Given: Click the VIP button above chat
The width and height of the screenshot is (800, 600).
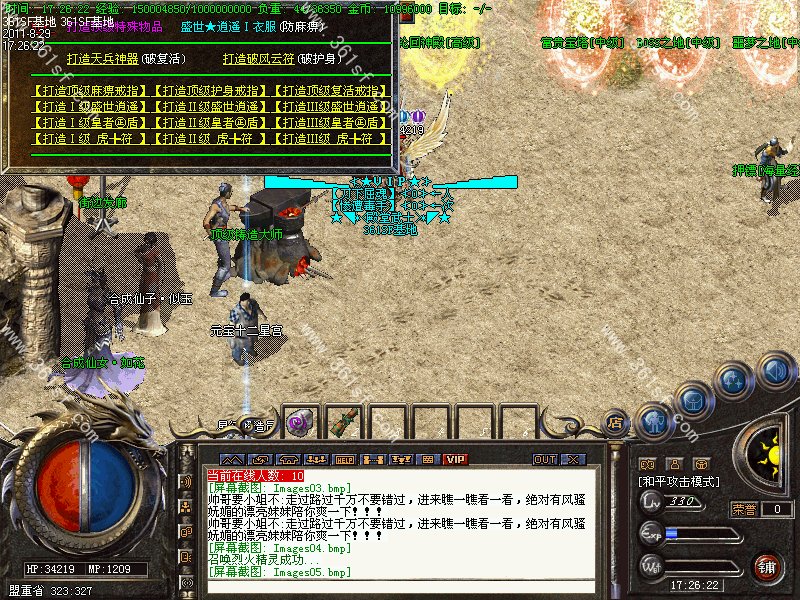Looking at the screenshot, I should click(455, 459).
